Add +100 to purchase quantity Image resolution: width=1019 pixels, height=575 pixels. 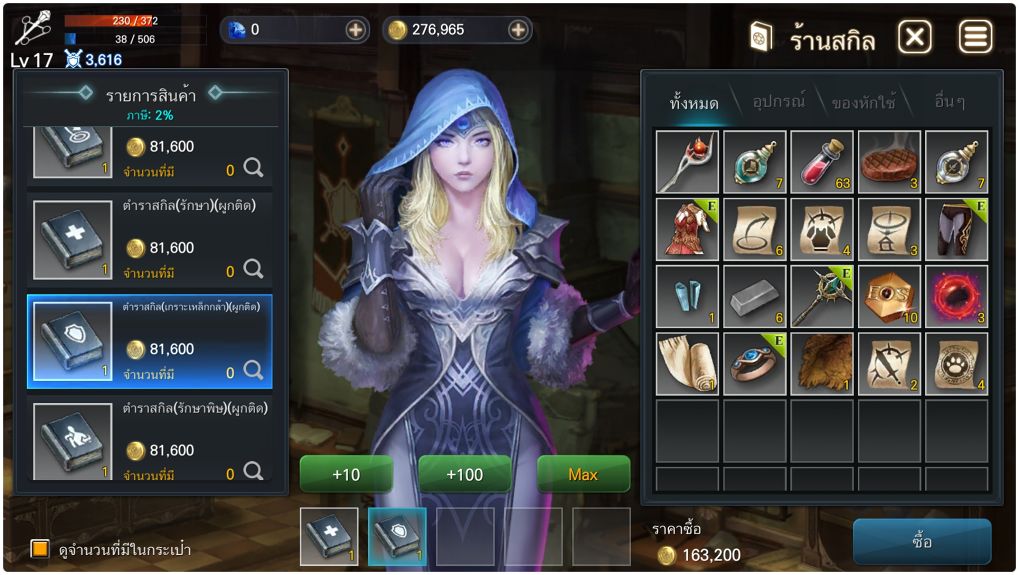pos(464,474)
